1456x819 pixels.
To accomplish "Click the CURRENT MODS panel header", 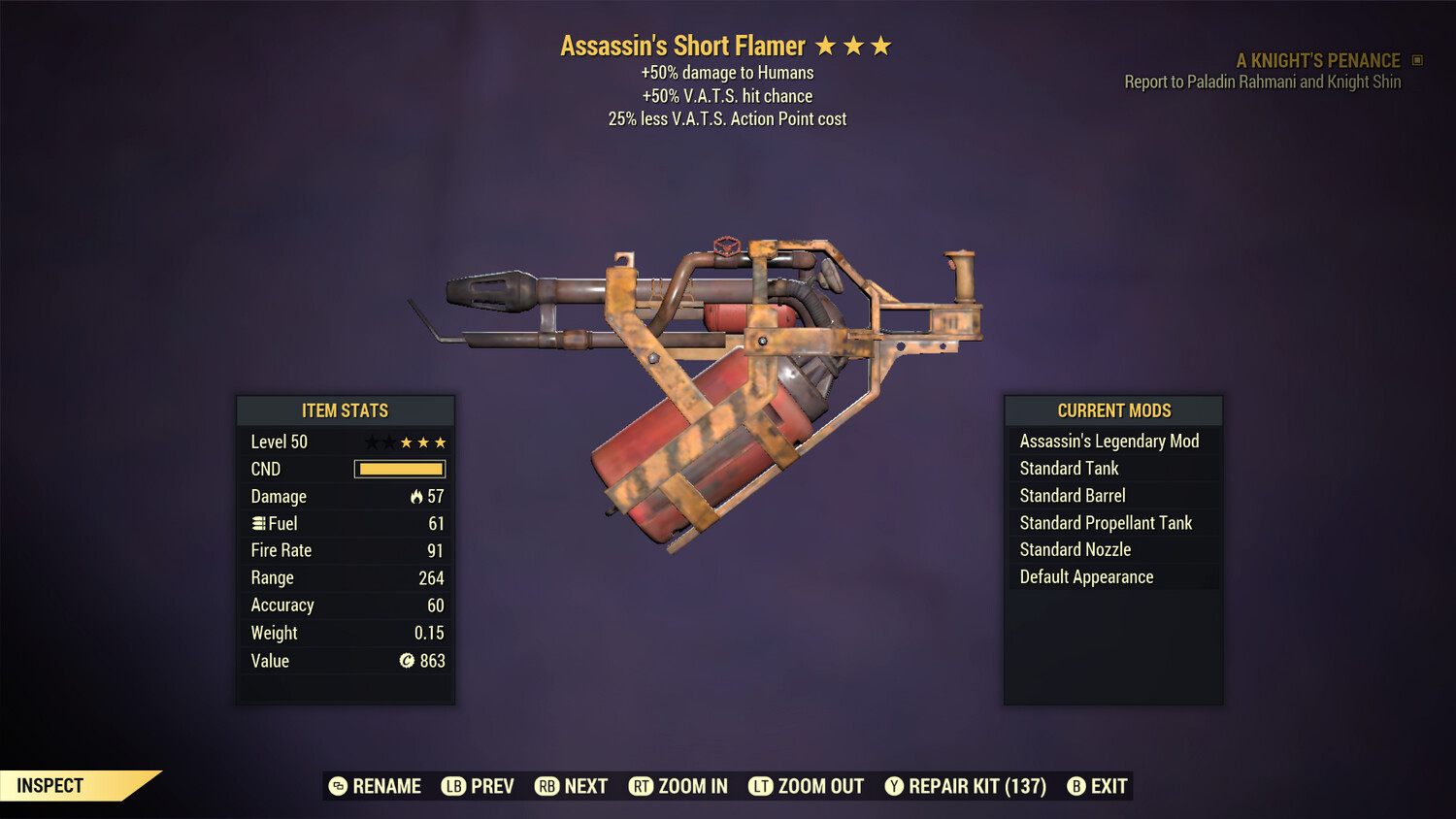I will click(x=1111, y=410).
